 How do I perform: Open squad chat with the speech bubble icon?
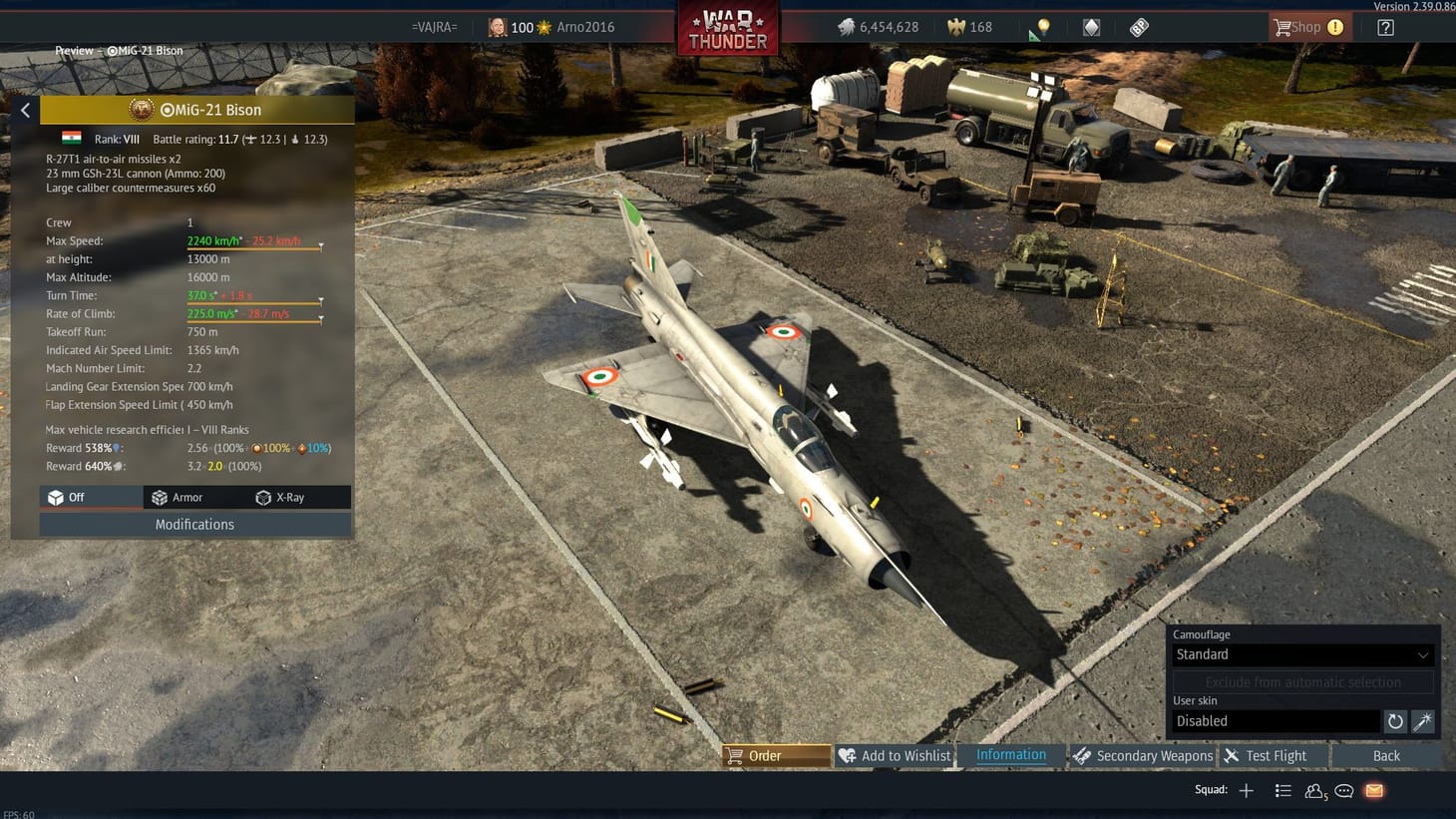point(1343,790)
